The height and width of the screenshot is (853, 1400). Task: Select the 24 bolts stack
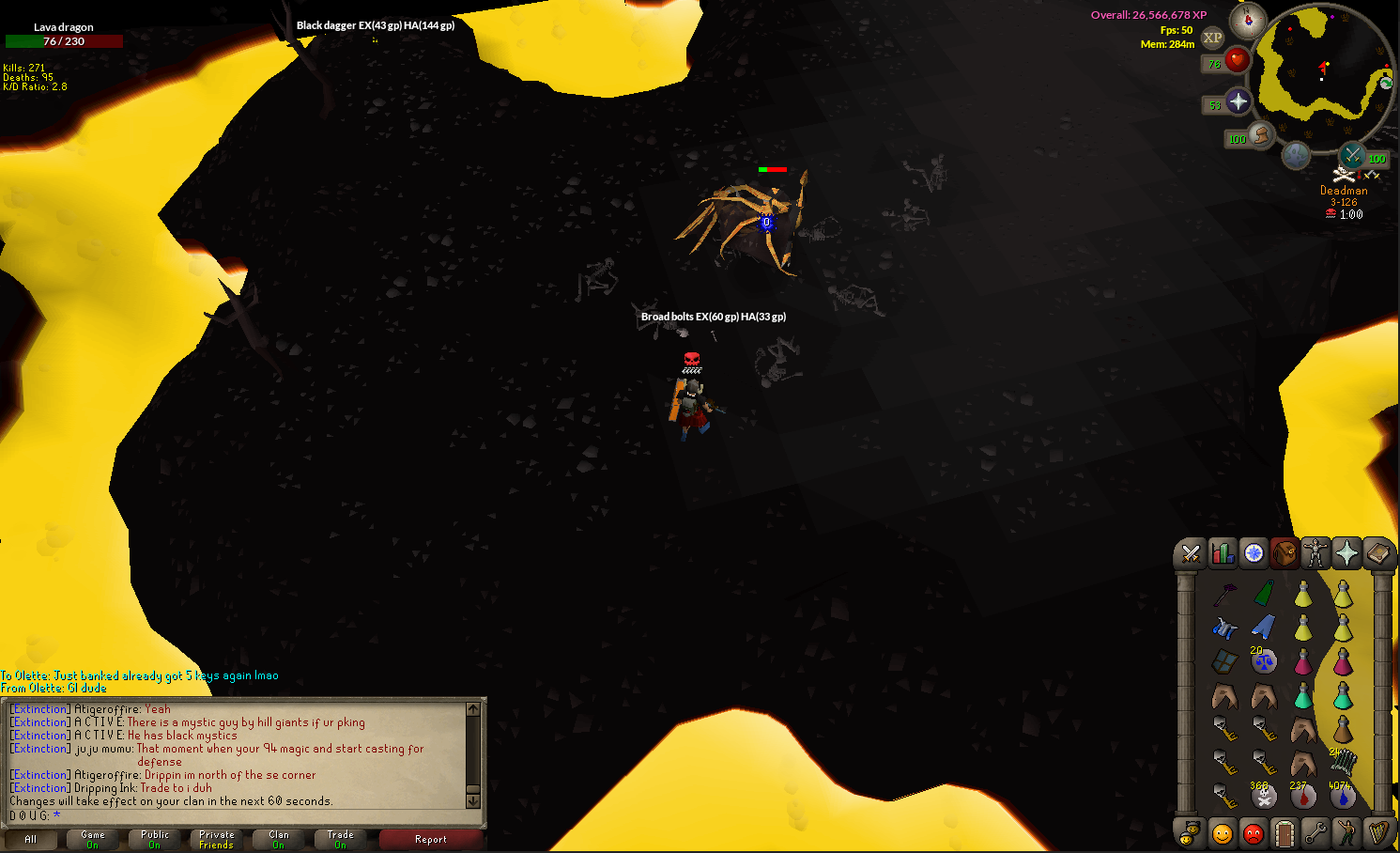pyautogui.click(x=1343, y=761)
